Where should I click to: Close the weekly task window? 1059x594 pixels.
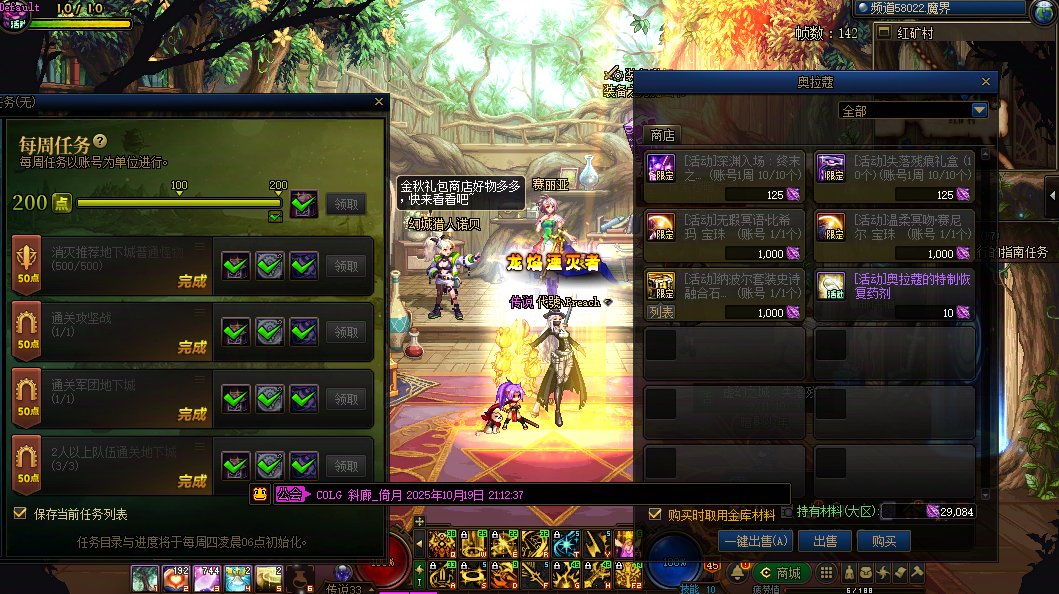click(379, 102)
